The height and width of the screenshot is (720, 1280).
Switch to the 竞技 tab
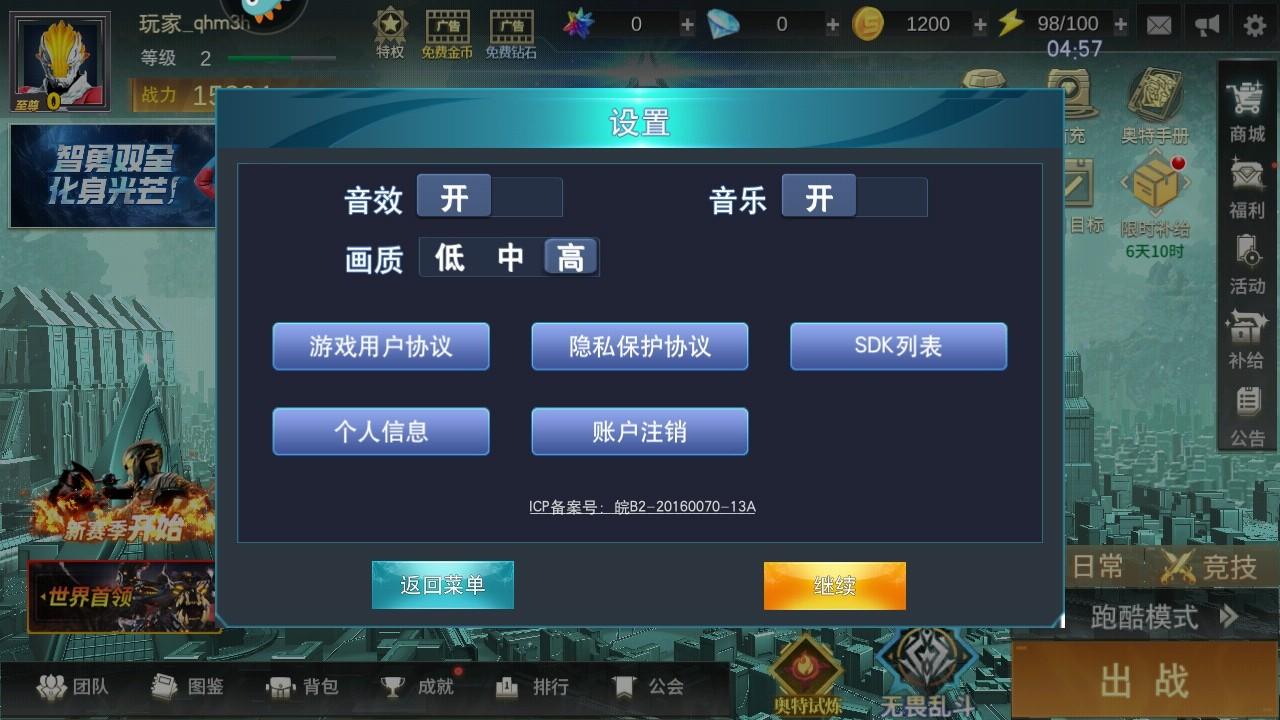click(1232, 565)
